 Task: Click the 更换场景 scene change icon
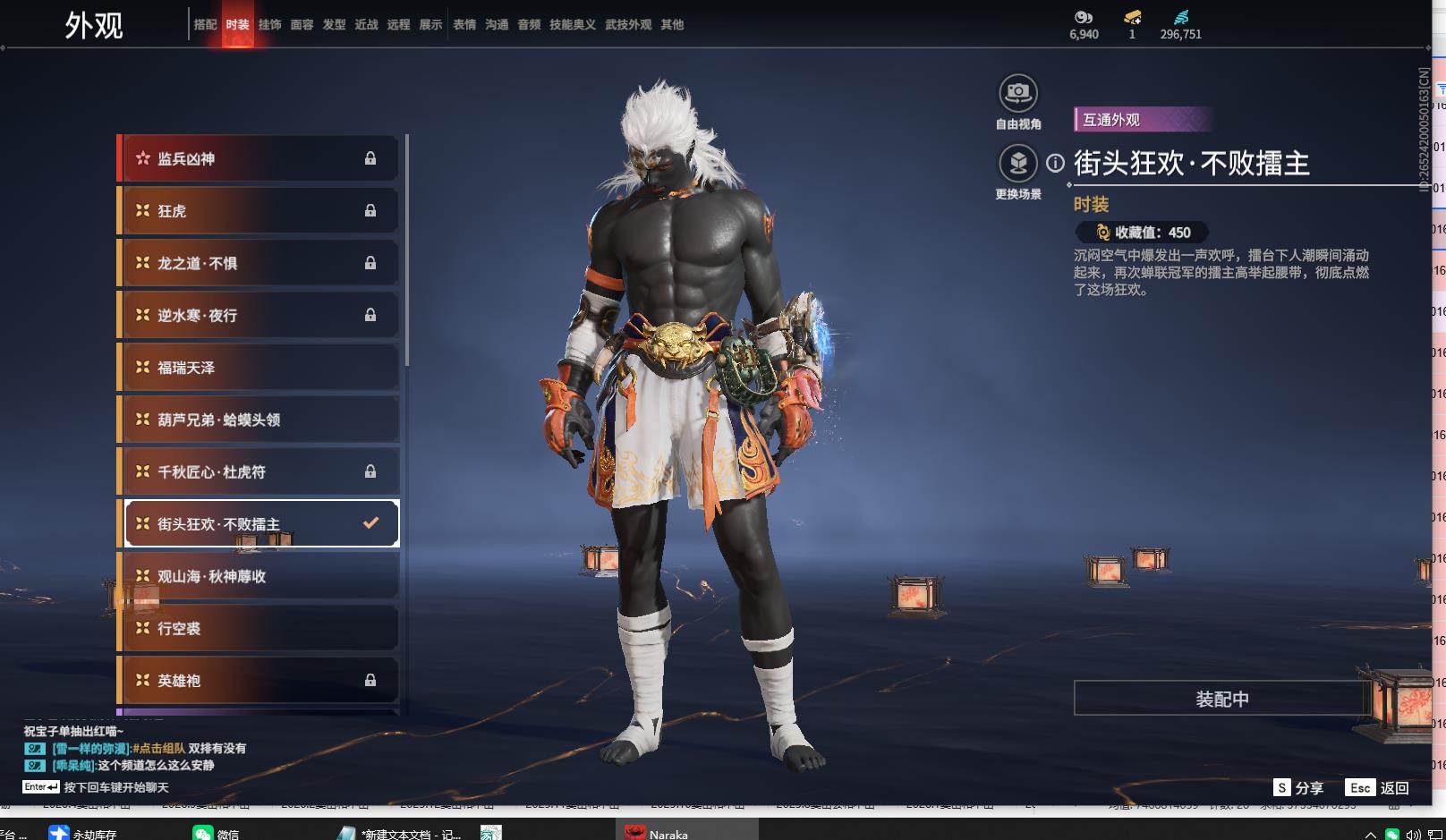(1018, 164)
